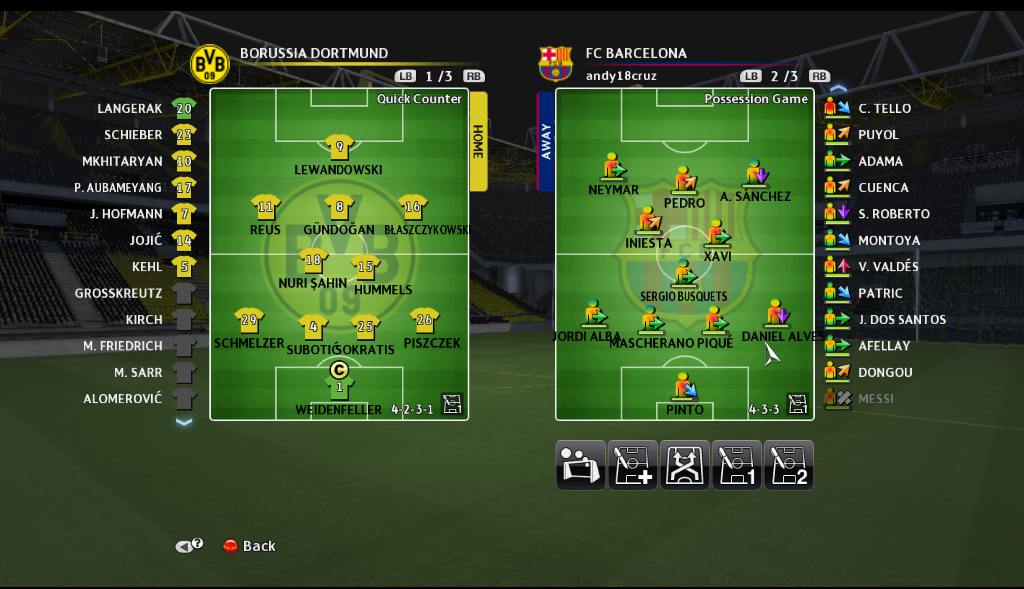Pick Sergio Busquets in midfield
Viewport: 1024px width, 589px height.
click(684, 277)
